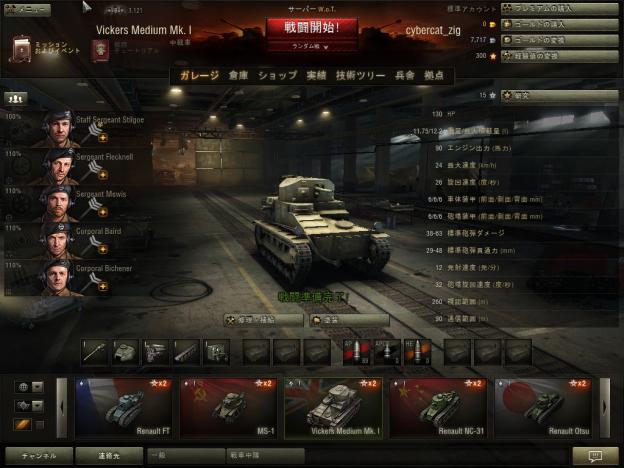Show the 技術ツリー tab
This screenshot has width=624, height=468.
click(358, 76)
